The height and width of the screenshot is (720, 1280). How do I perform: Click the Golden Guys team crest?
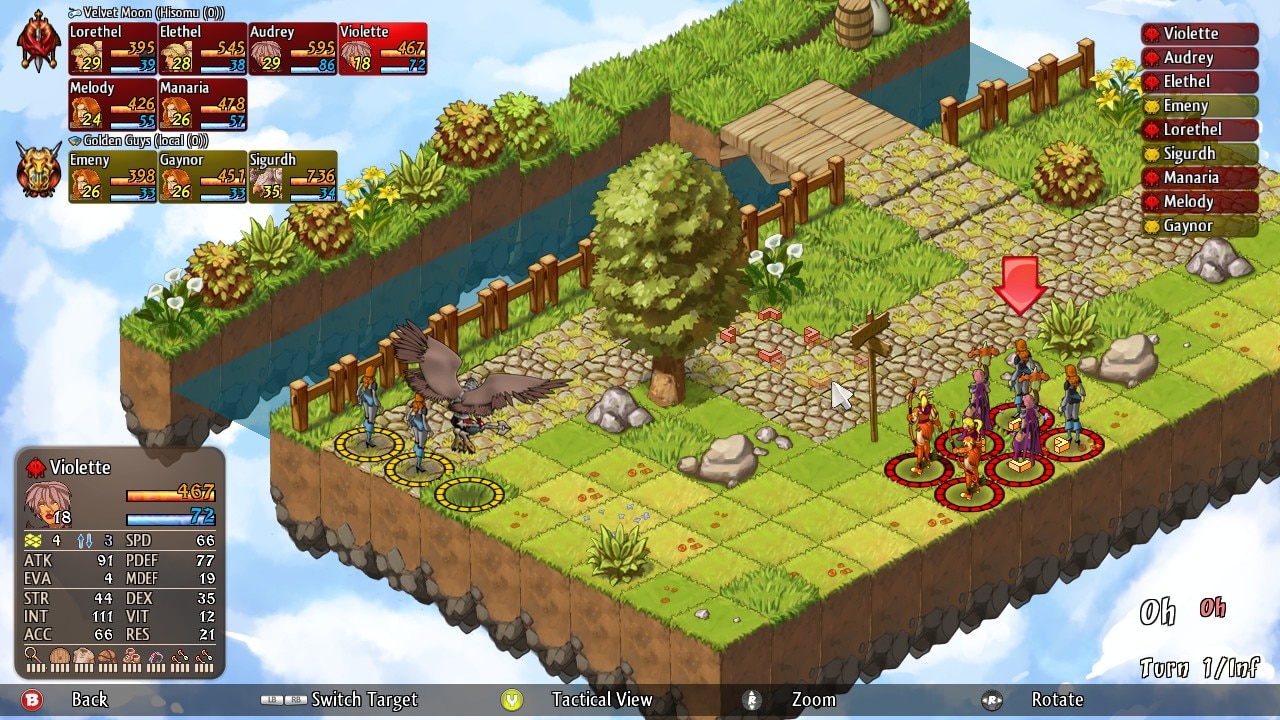[39, 169]
